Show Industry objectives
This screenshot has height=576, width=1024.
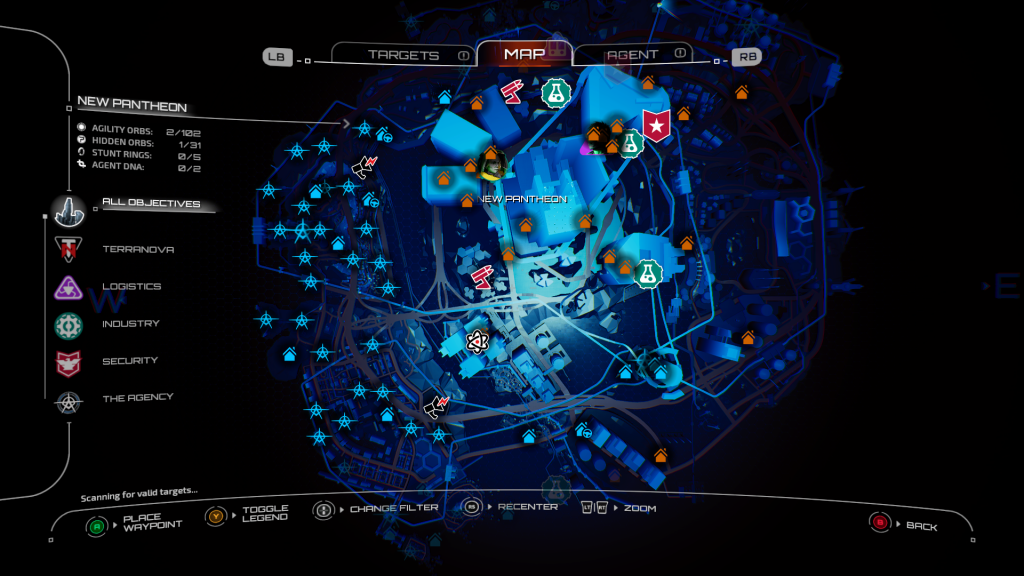130,324
